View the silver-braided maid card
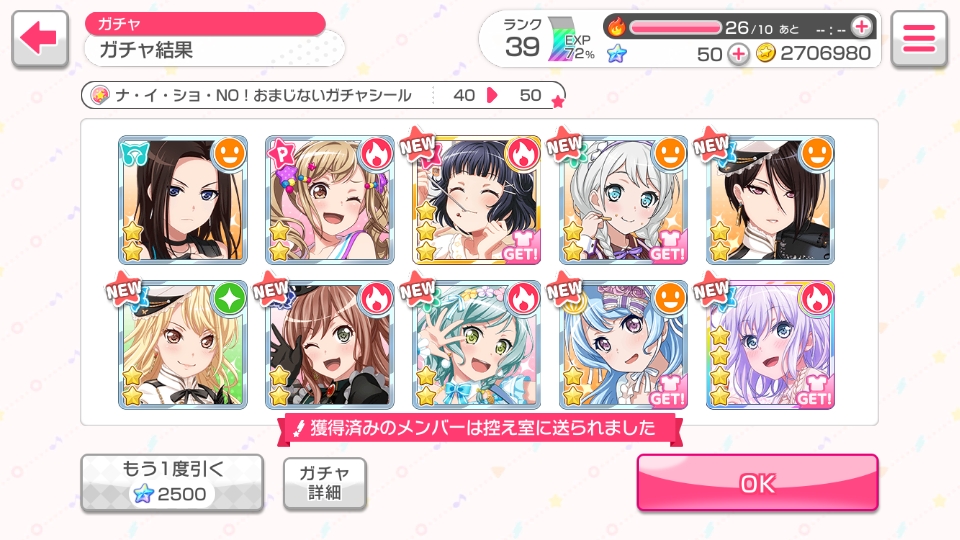This screenshot has width=960, height=540. click(x=623, y=200)
